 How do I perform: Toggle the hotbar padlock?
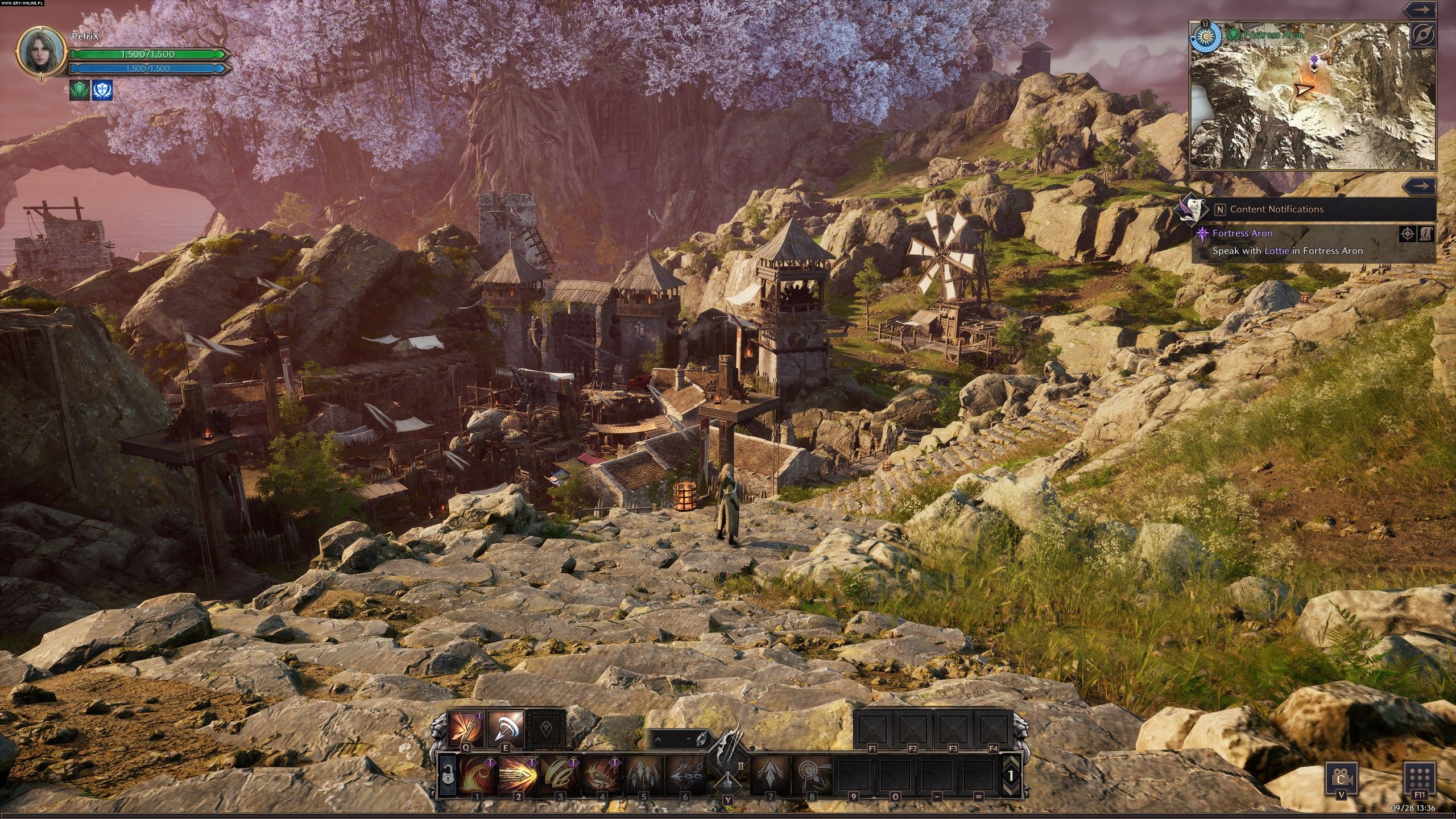[447, 774]
